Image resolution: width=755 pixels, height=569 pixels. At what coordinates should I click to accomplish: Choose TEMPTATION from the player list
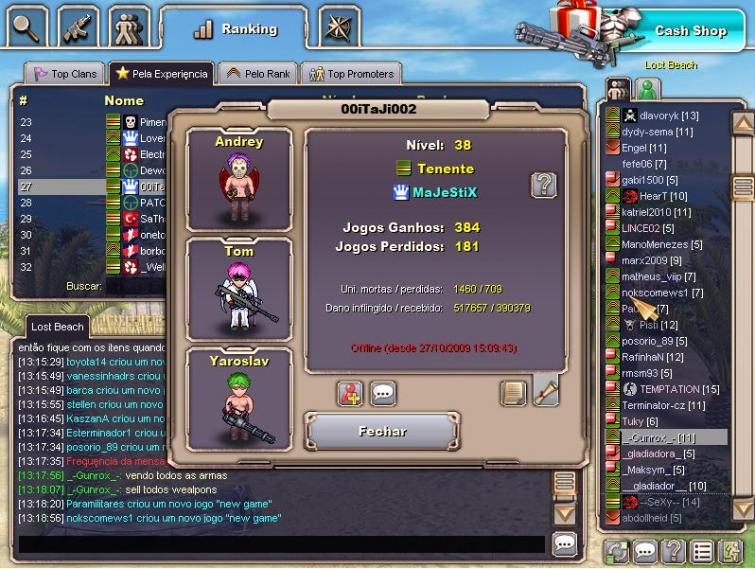pos(679,389)
